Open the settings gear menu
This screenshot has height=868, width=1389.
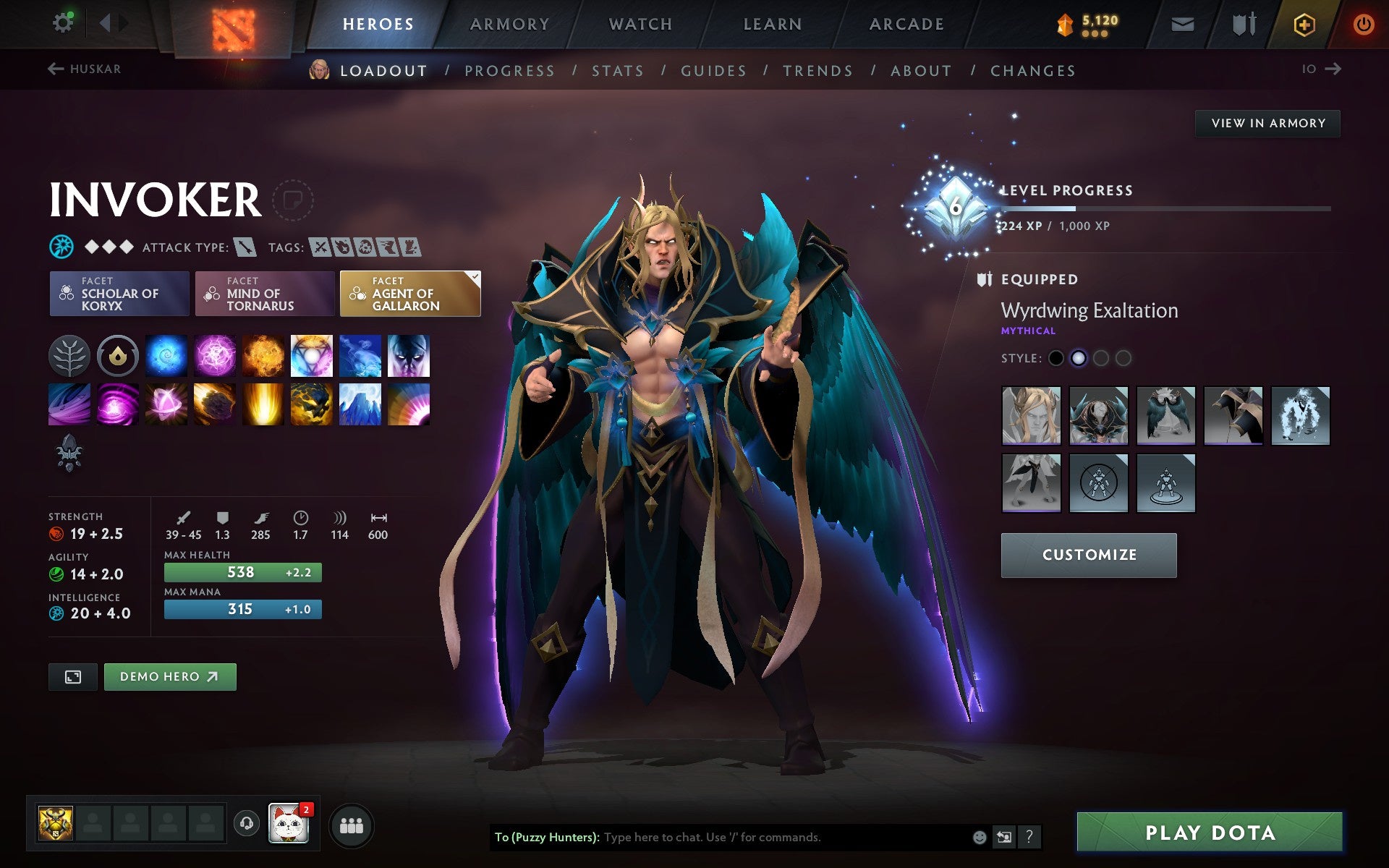pos(63,22)
